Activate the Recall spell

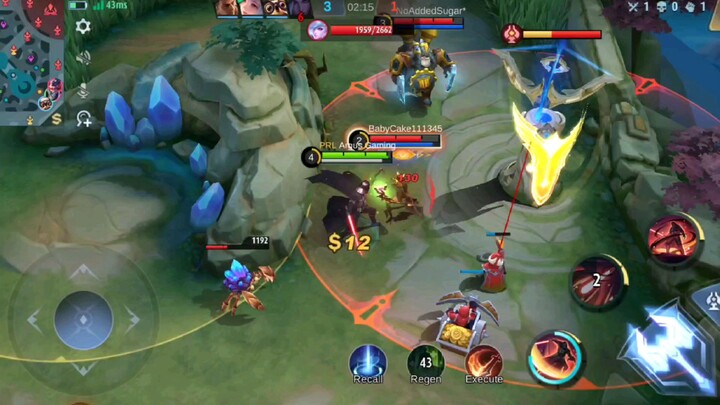(368, 361)
